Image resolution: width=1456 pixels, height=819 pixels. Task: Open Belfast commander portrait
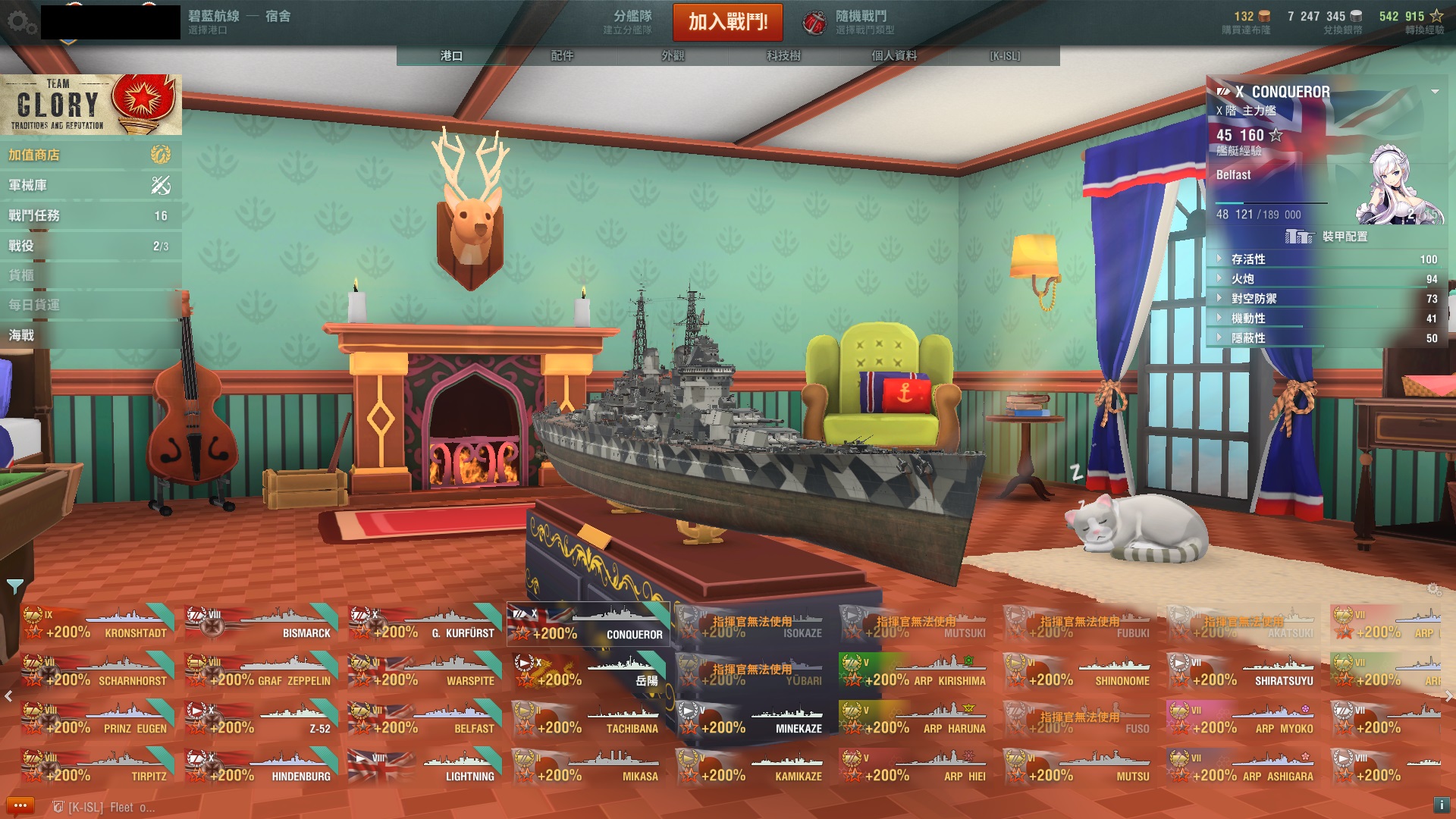[x=1399, y=186]
